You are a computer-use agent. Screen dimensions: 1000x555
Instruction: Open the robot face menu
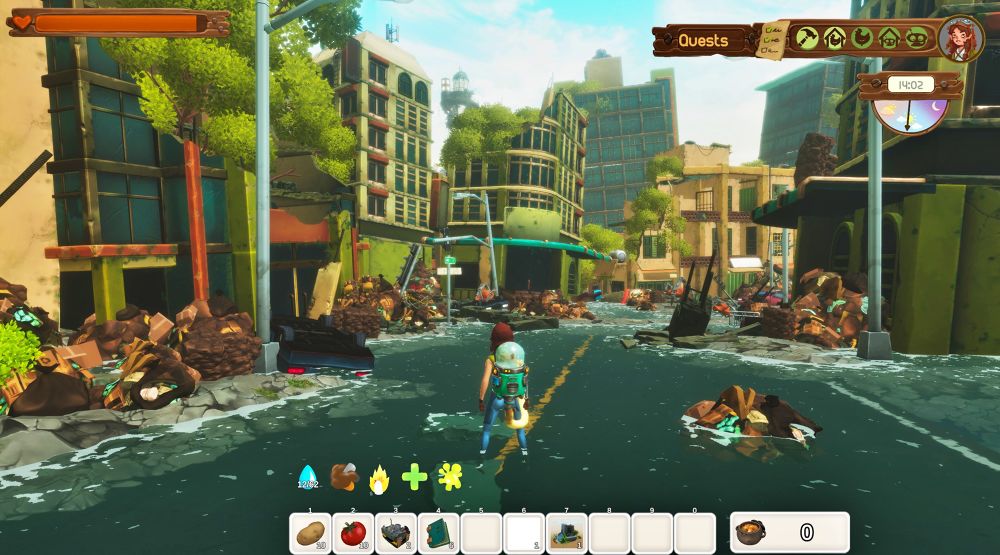coord(916,38)
